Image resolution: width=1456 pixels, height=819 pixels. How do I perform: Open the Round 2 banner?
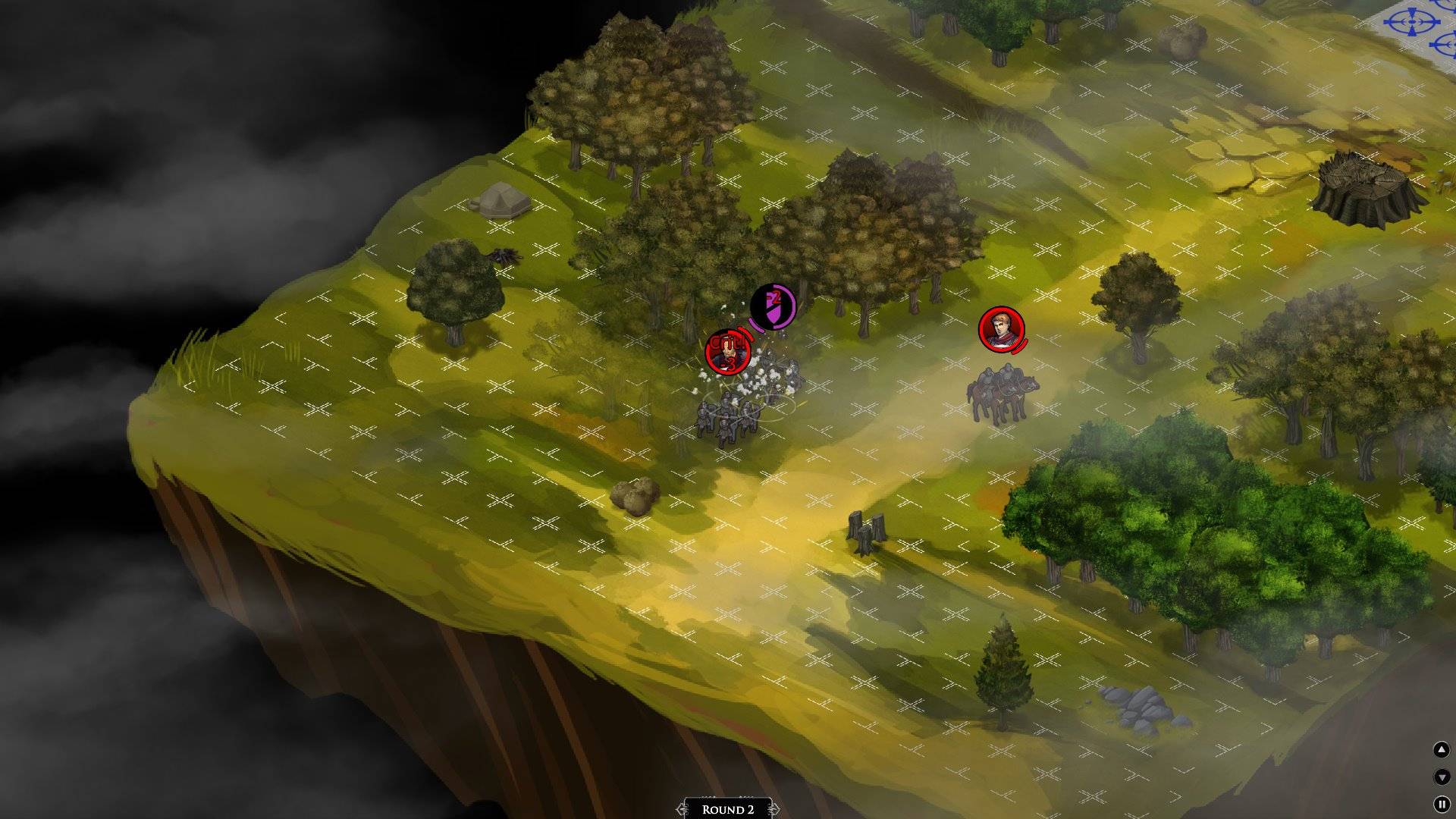point(727,808)
